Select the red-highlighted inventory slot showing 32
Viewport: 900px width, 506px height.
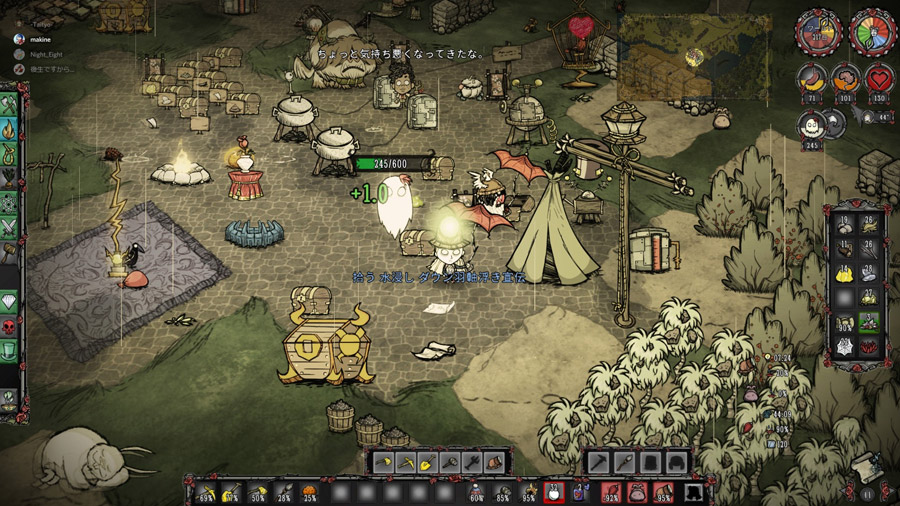click(554, 492)
